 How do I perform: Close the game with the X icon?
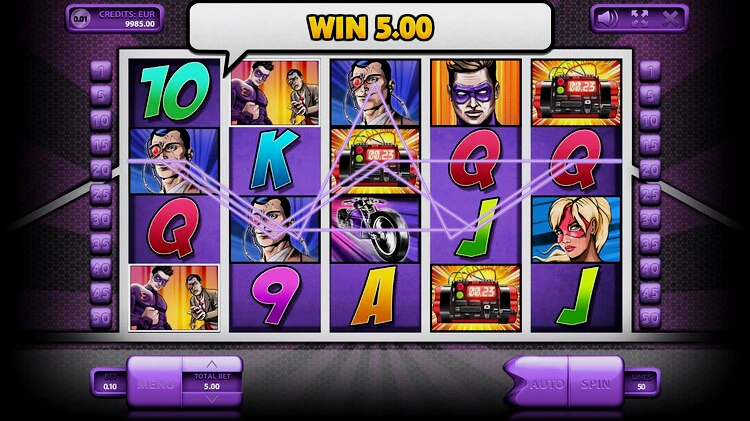pos(670,17)
